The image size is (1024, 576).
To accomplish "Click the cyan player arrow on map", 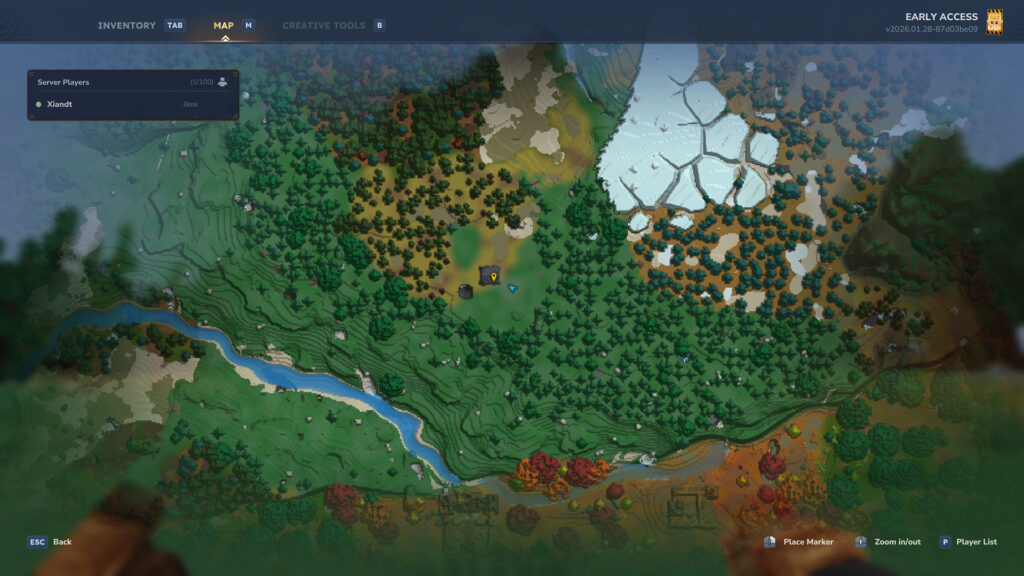I will pos(512,288).
